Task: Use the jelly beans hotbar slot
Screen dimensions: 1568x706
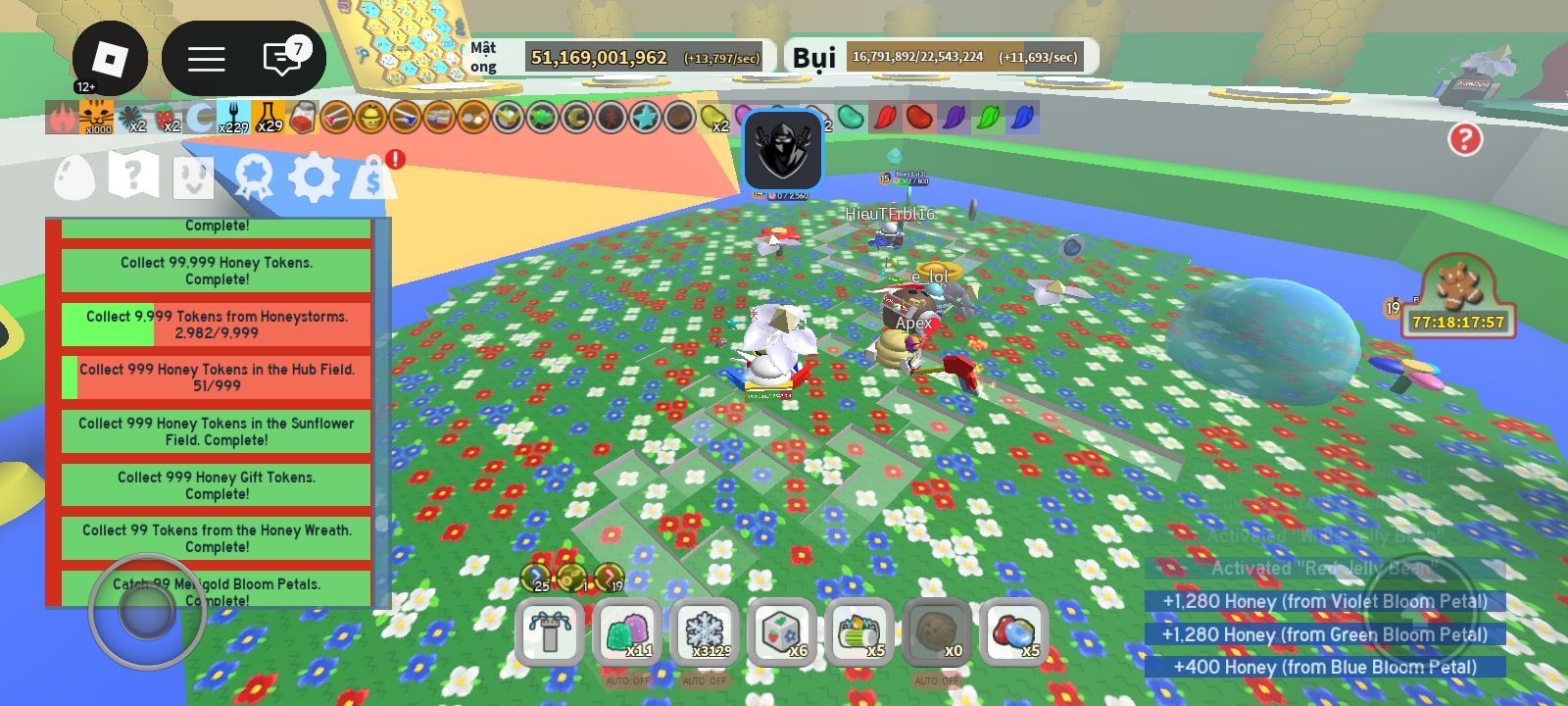Action: [x=1013, y=632]
